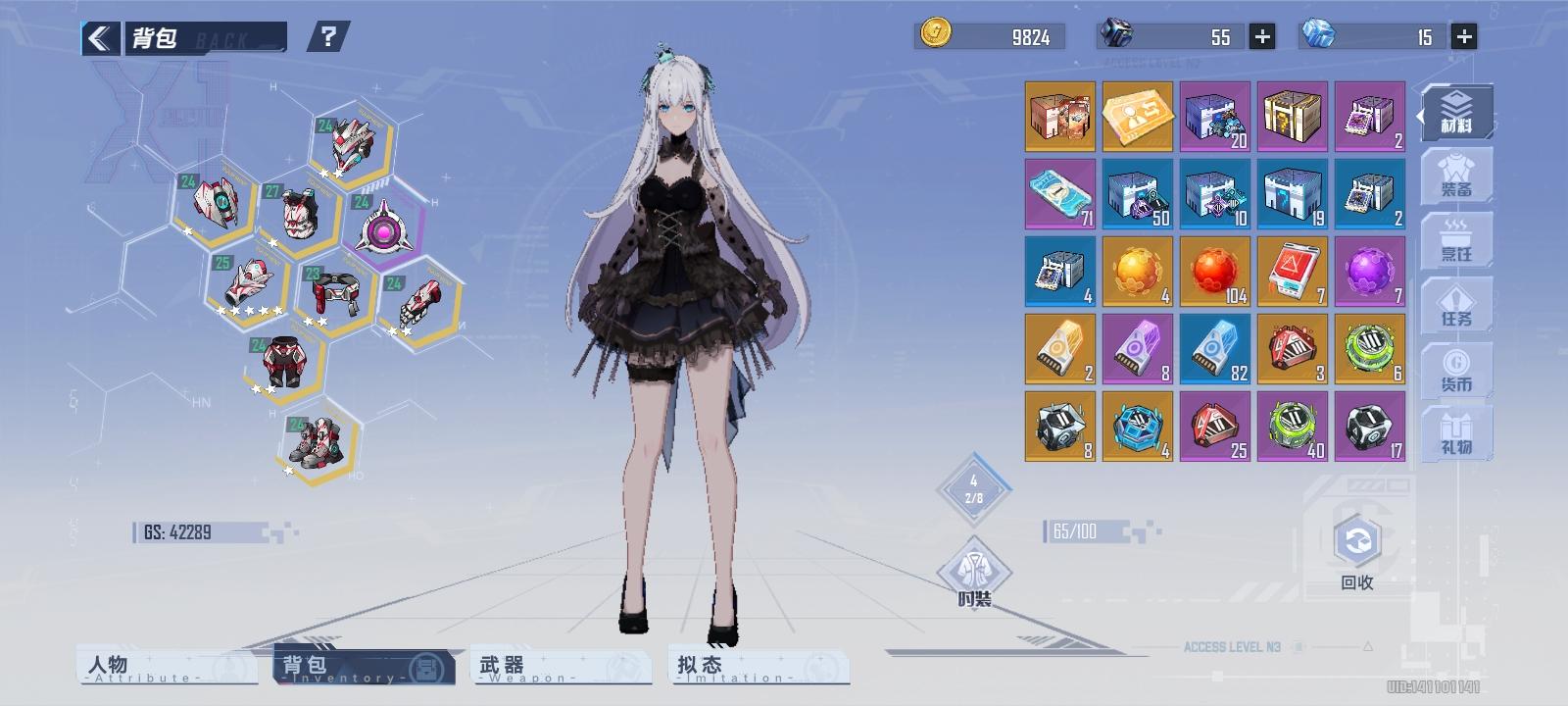The height and width of the screenshot is (706, 1568).
Task: Open the 烹饪 cooking category icon
Action: pyautogui.click(x=1456, y=238)
